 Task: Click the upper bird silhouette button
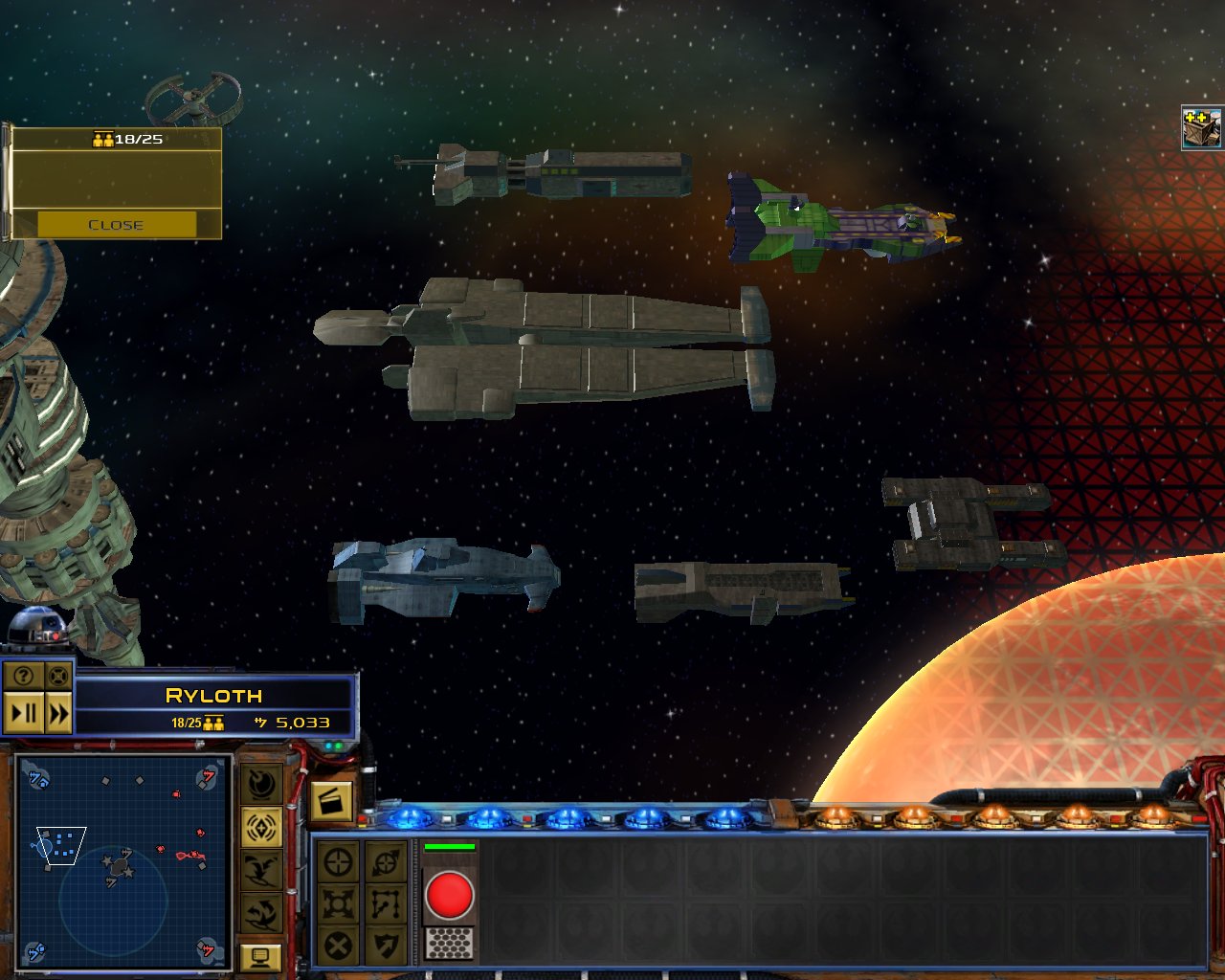(260, 870)
